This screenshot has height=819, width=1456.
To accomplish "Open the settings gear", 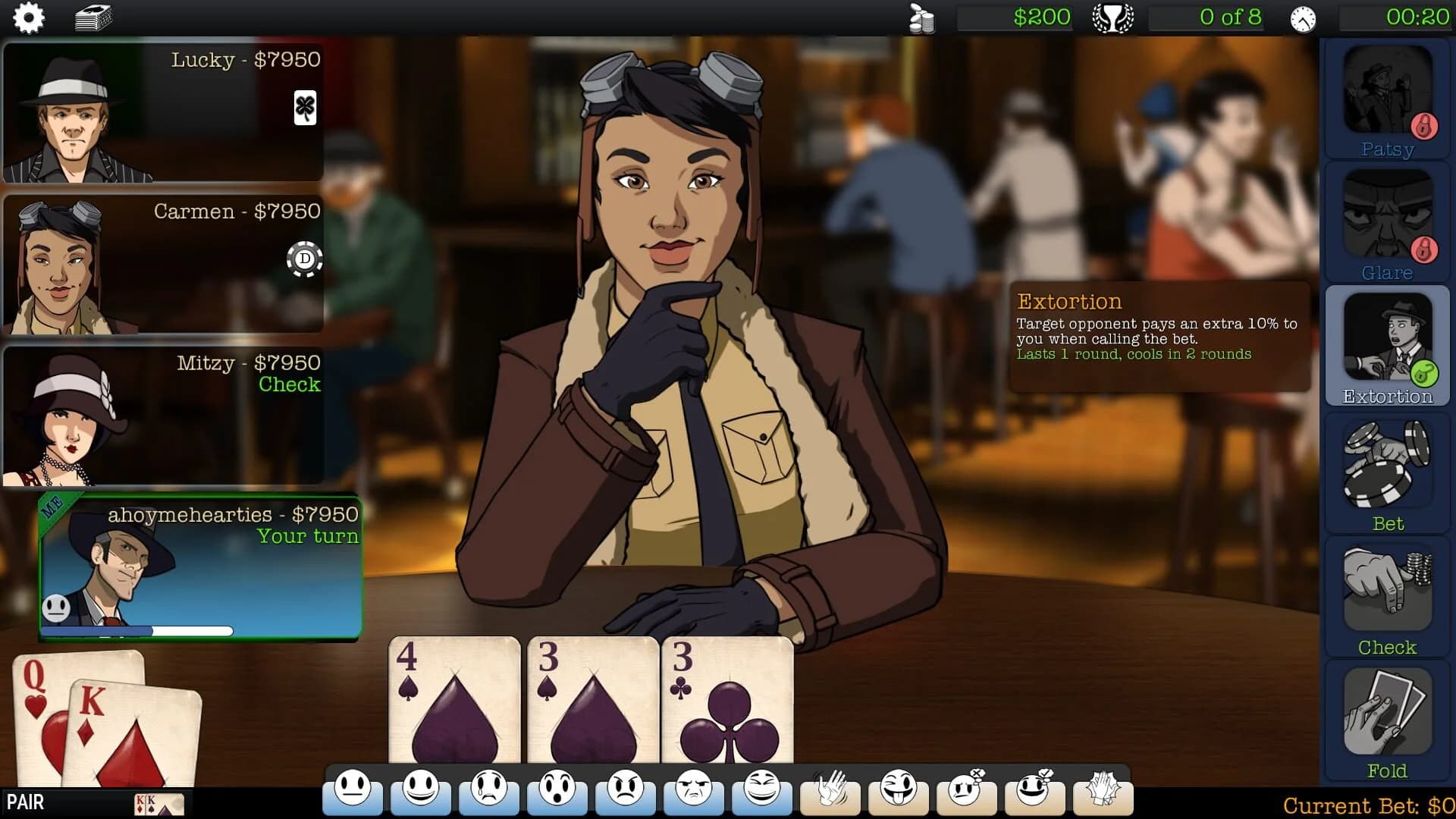I will click(29, 17).
